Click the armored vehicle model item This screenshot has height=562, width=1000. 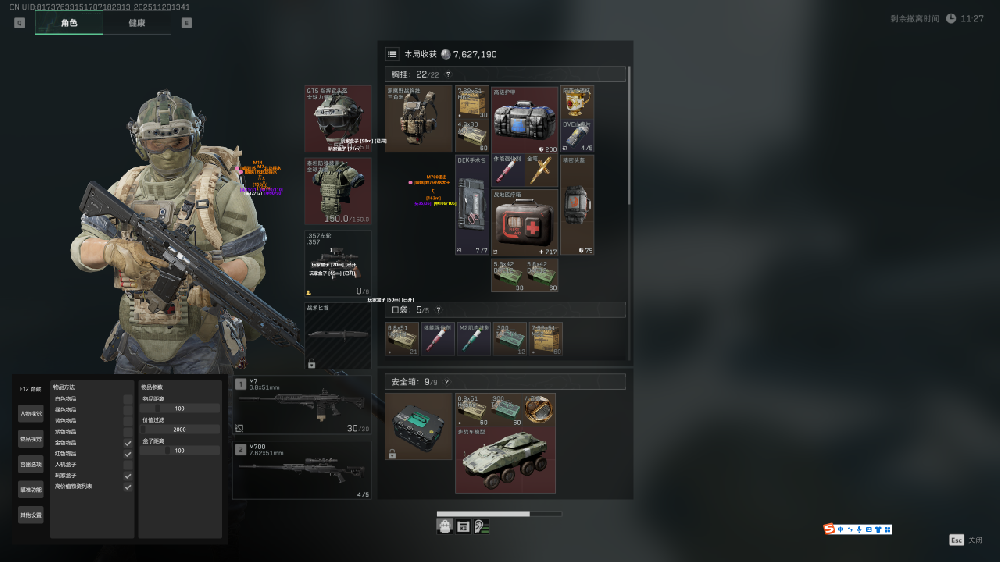click(x=504, y=457)
